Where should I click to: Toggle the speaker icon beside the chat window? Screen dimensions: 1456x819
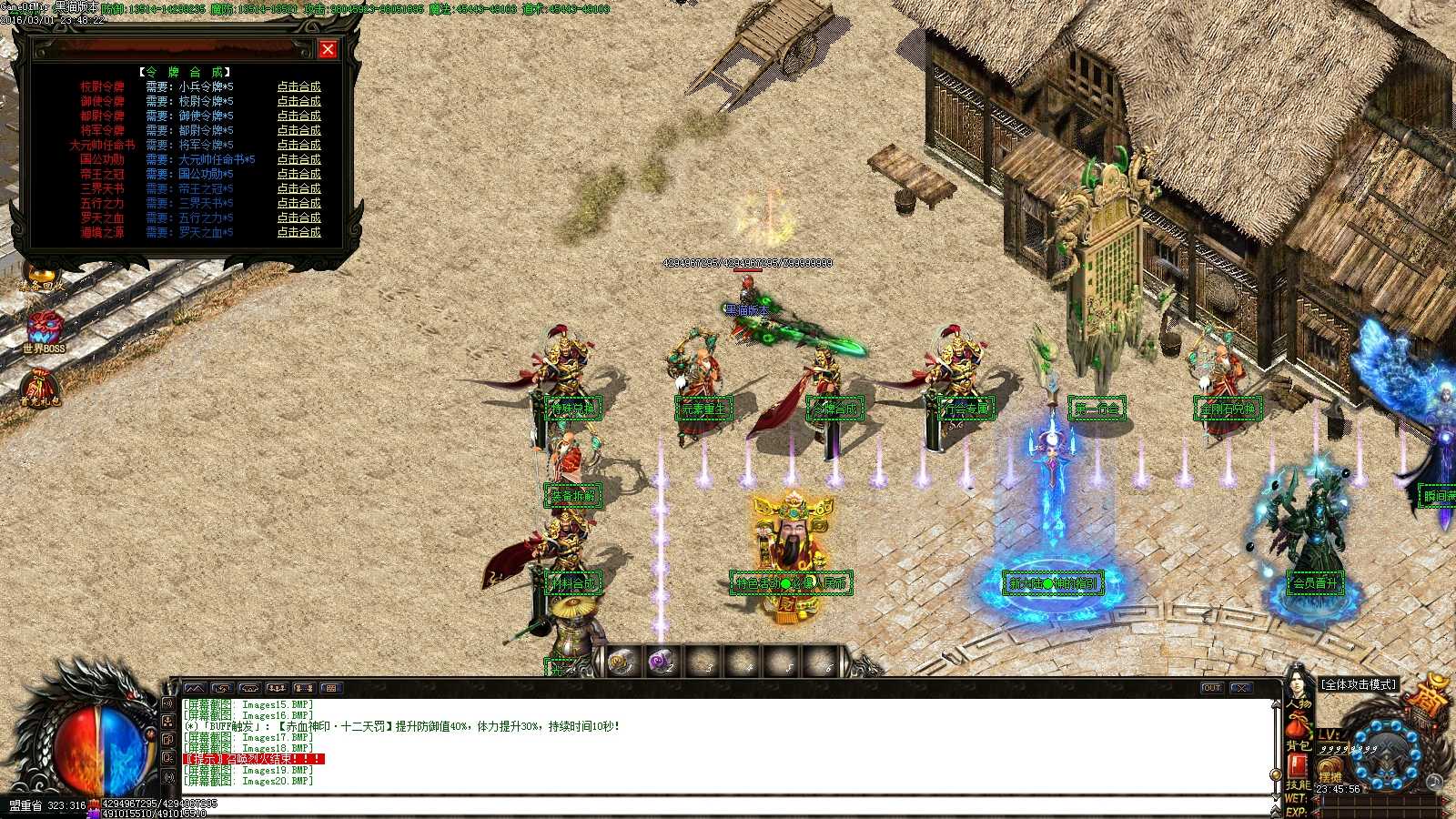click(168, 703)
